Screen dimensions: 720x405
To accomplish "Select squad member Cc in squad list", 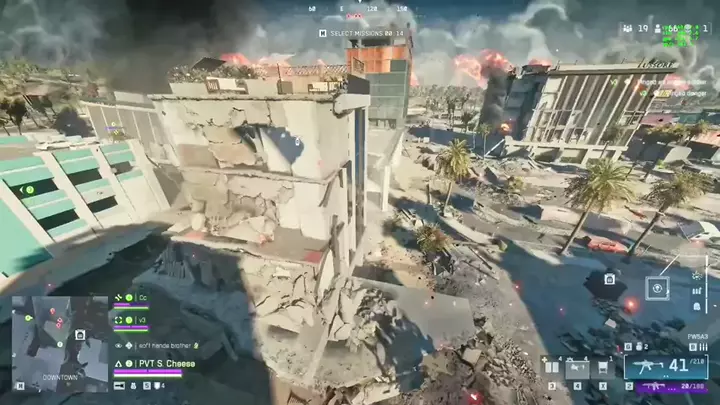I will pyautogui.click(x=142, y=298).
